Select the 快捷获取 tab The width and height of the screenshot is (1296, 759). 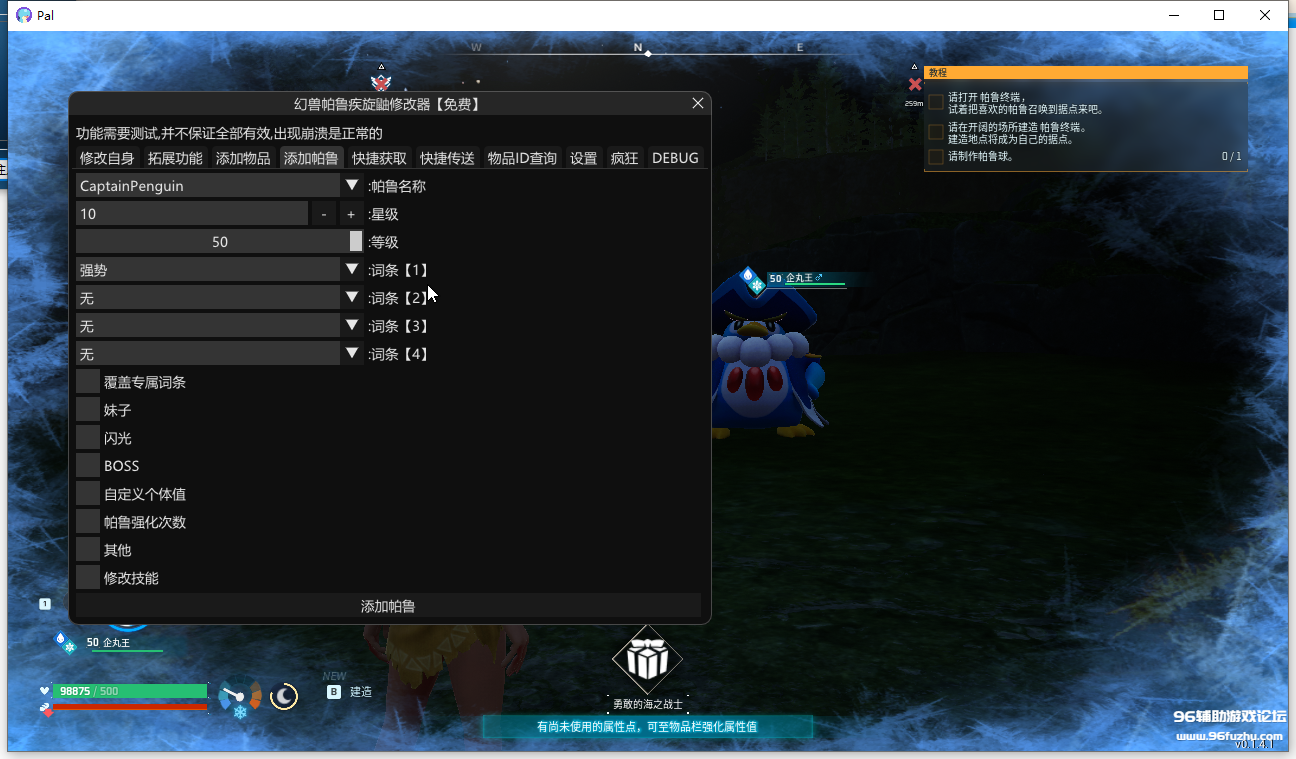click(x=379, y=158)
